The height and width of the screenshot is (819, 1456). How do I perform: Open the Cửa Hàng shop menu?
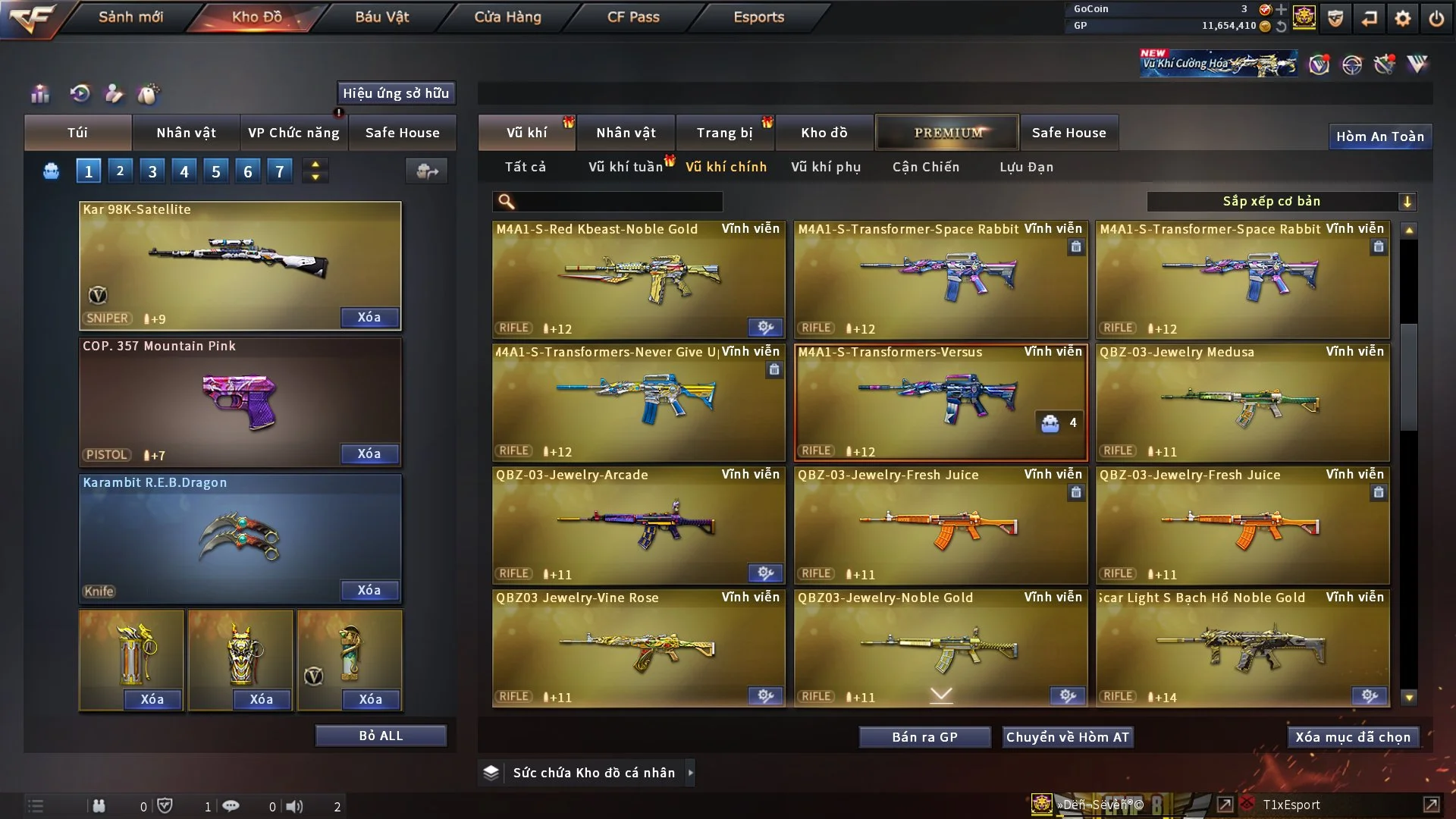pyautogui.click(x=507, y=17)
